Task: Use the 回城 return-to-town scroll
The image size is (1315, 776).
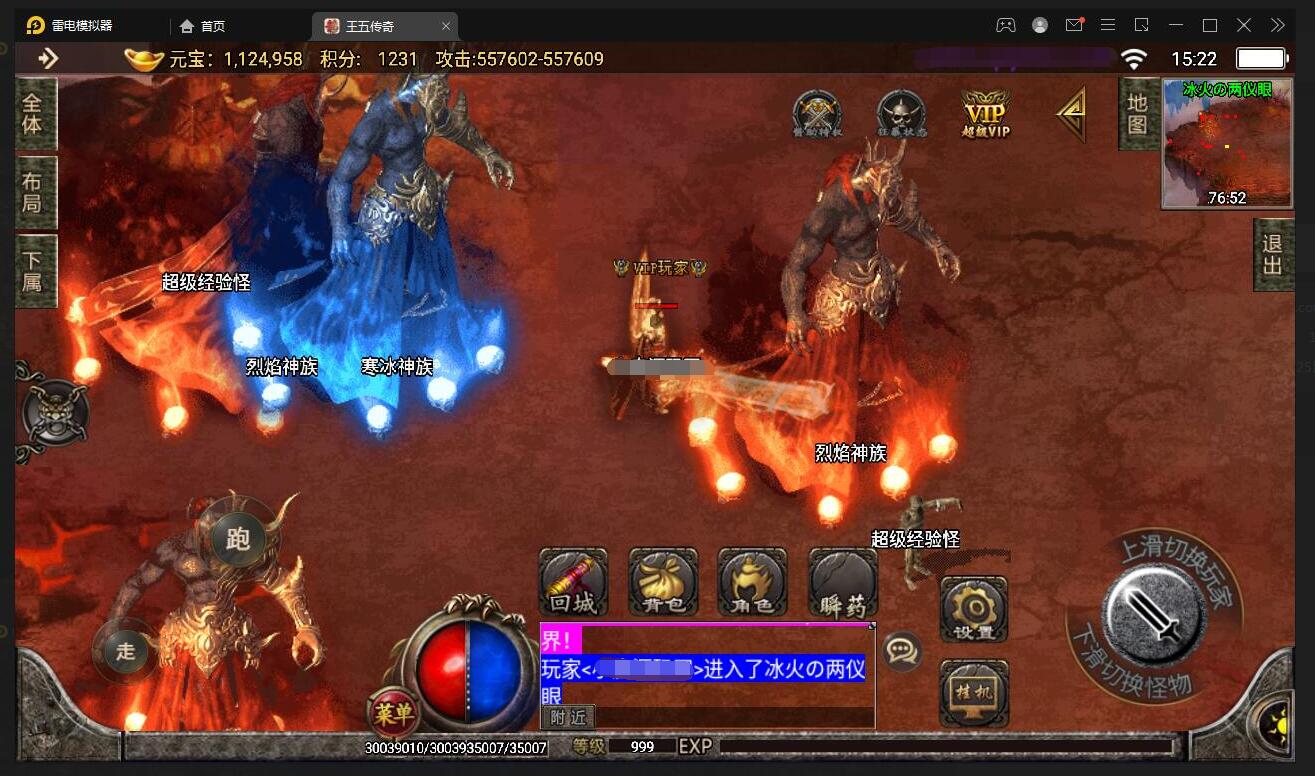Action: [x=573, y=583]
